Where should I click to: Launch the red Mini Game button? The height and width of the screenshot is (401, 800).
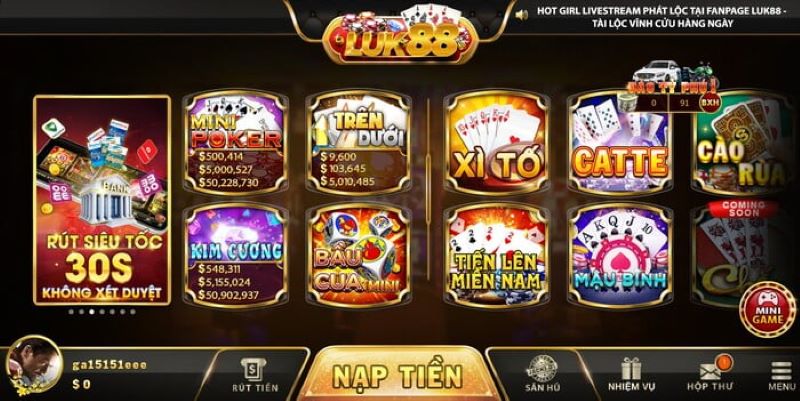(x=763, y=309)
